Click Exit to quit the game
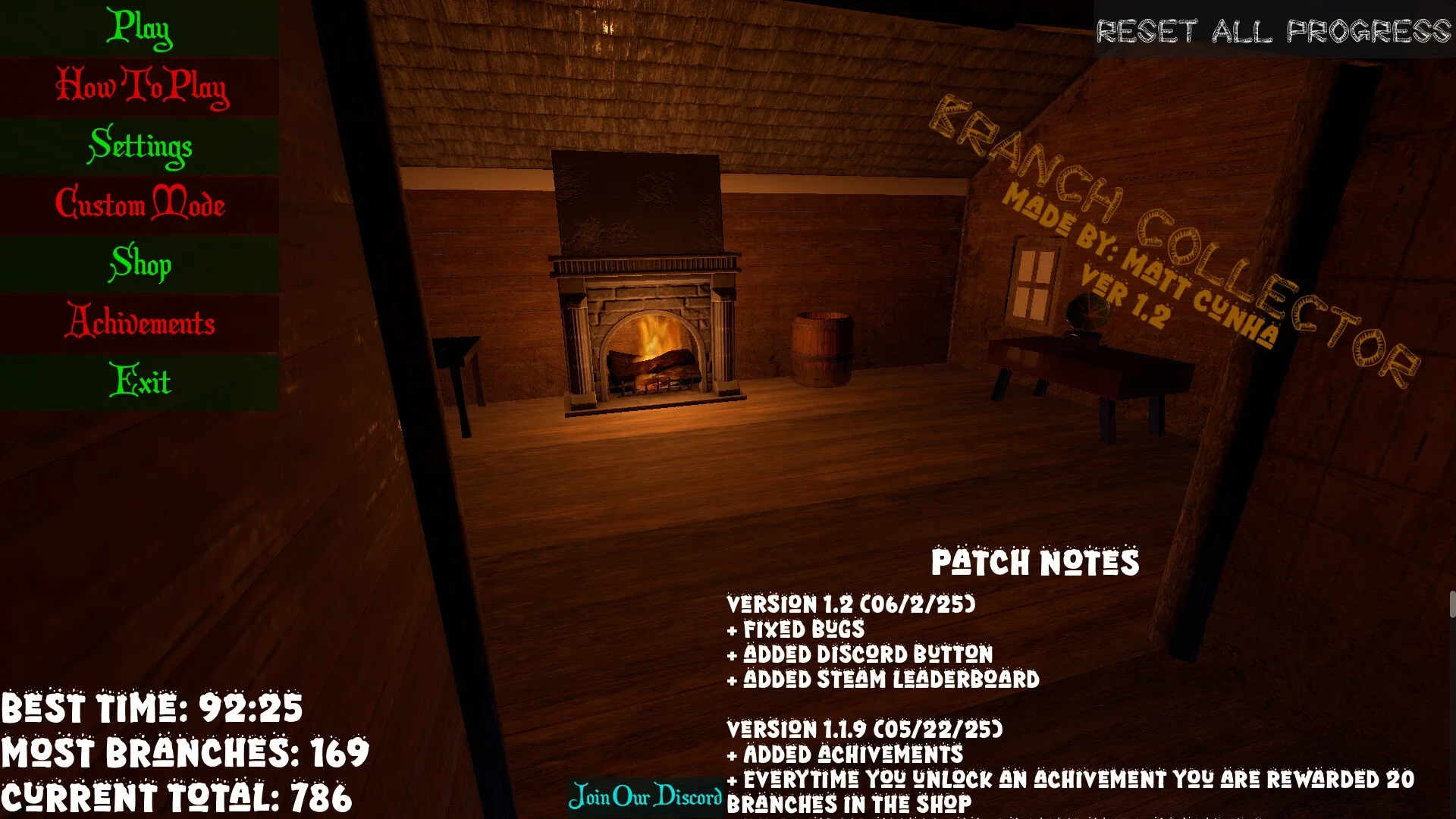Viewport: 1456px width, 819px height. coord(140,382)
